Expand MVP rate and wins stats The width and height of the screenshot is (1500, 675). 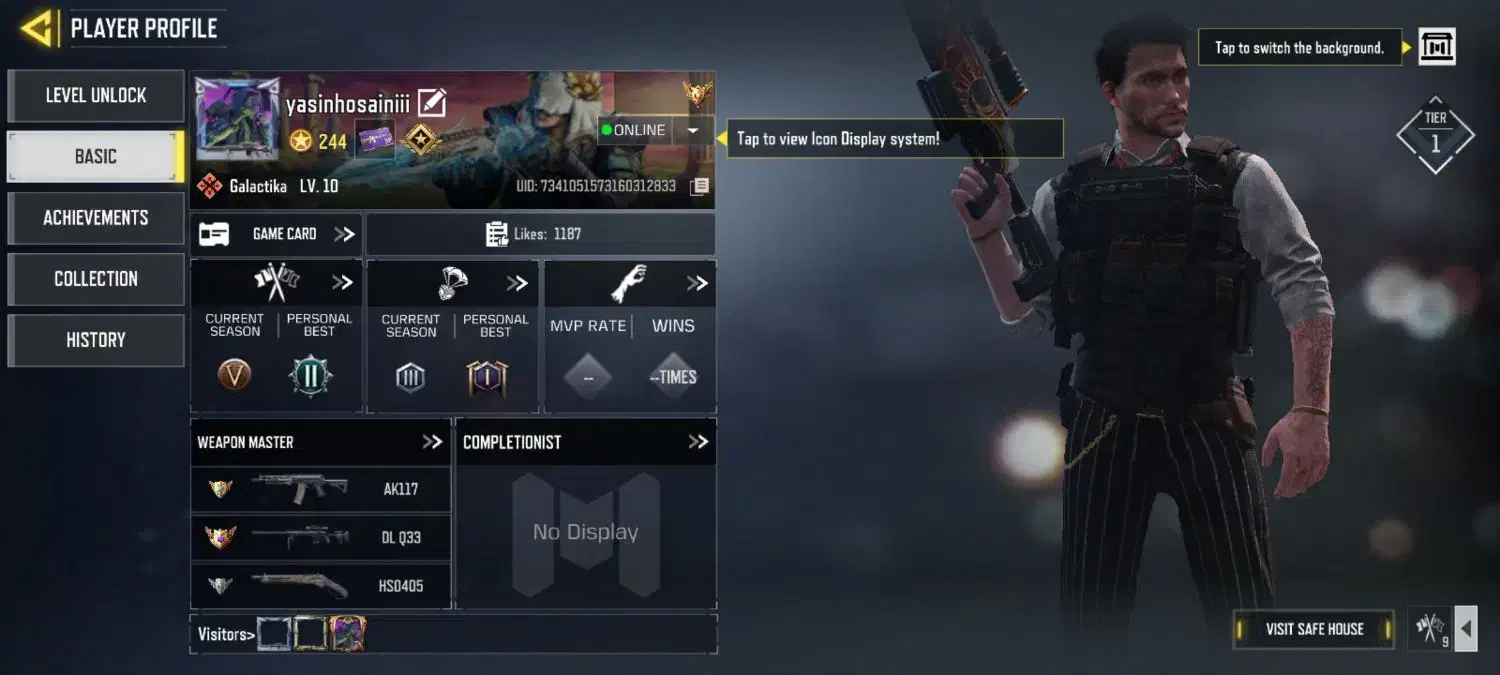(x=697, y=284)
